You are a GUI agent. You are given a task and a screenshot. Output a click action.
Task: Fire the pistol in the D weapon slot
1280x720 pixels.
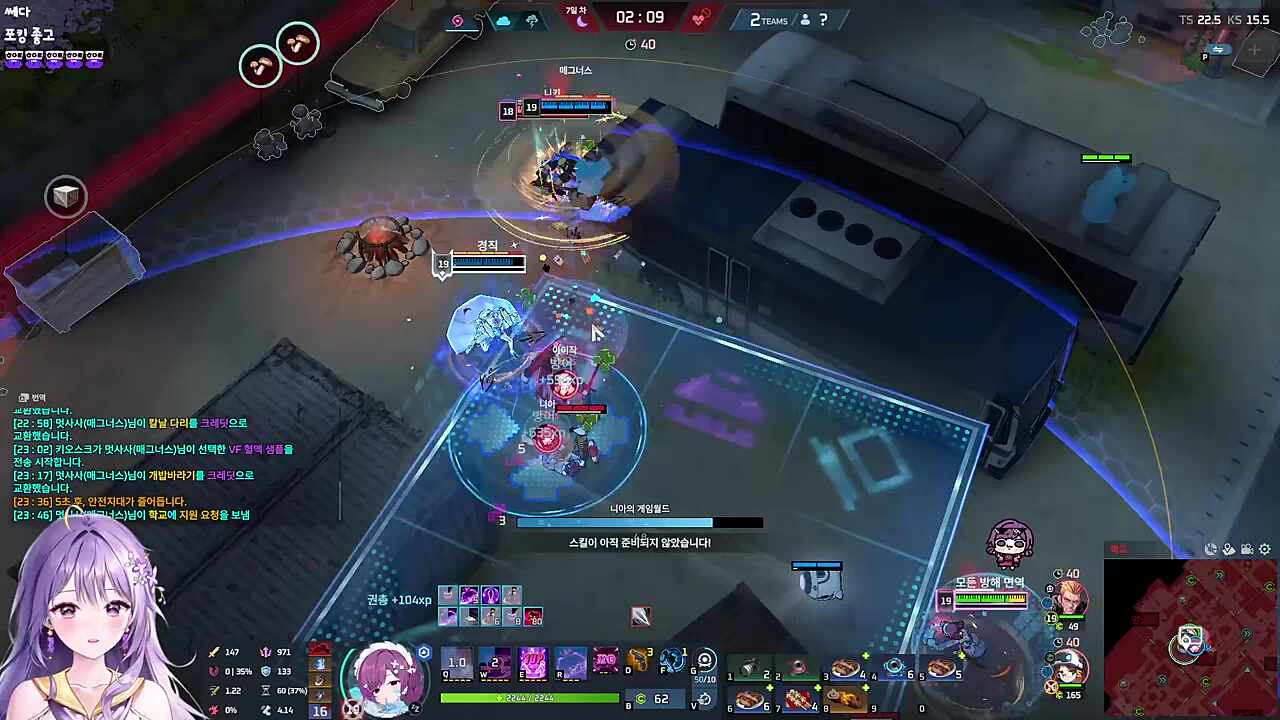pos(639,660)
